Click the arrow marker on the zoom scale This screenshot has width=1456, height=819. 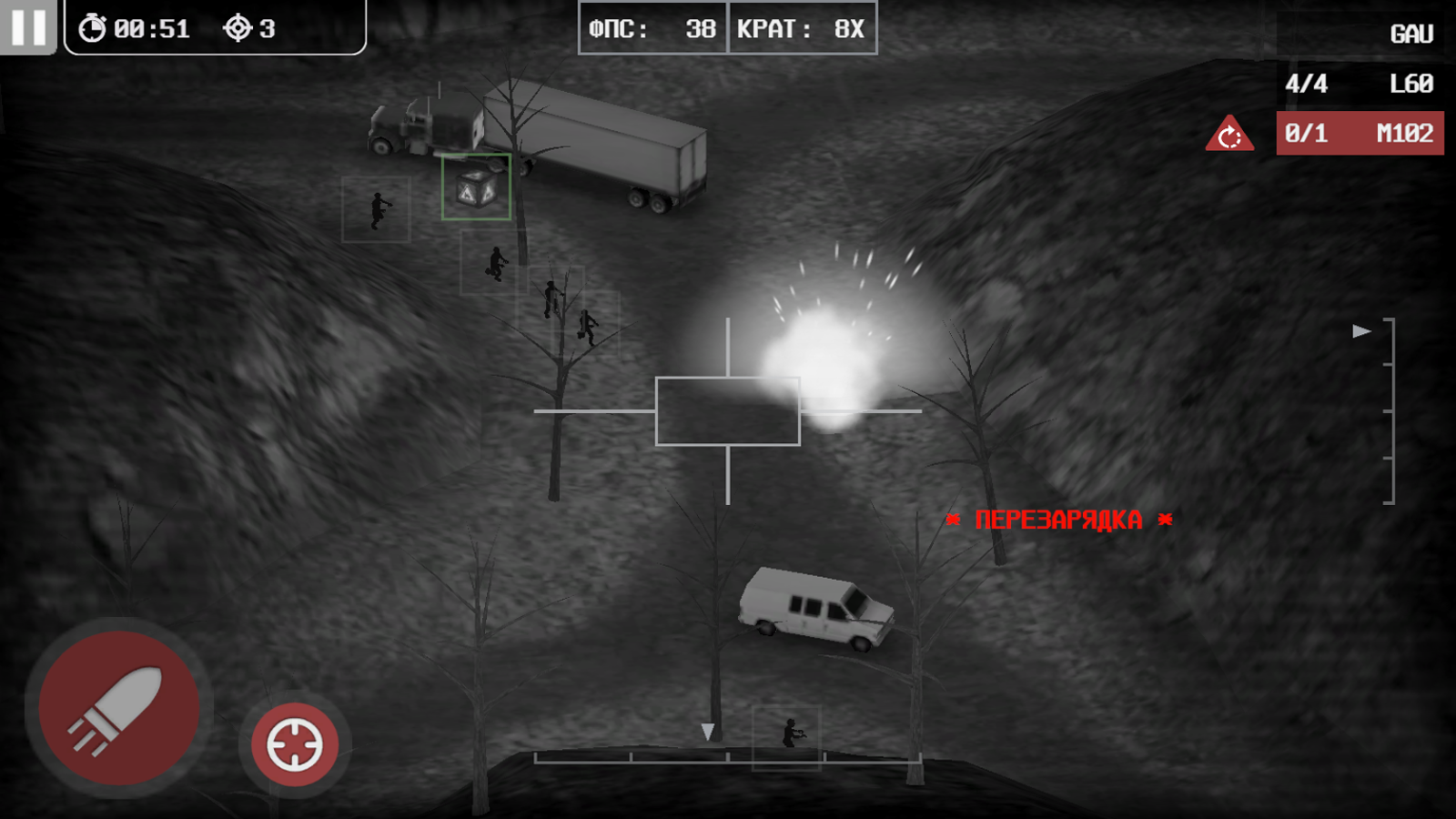tap(1360, 331)
